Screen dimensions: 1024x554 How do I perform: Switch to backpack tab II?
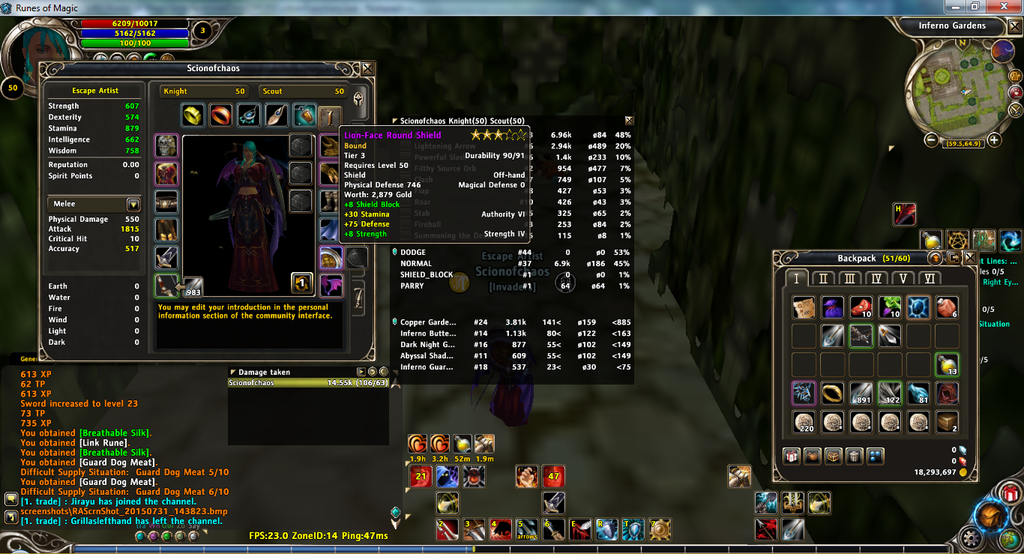point(822,278)
